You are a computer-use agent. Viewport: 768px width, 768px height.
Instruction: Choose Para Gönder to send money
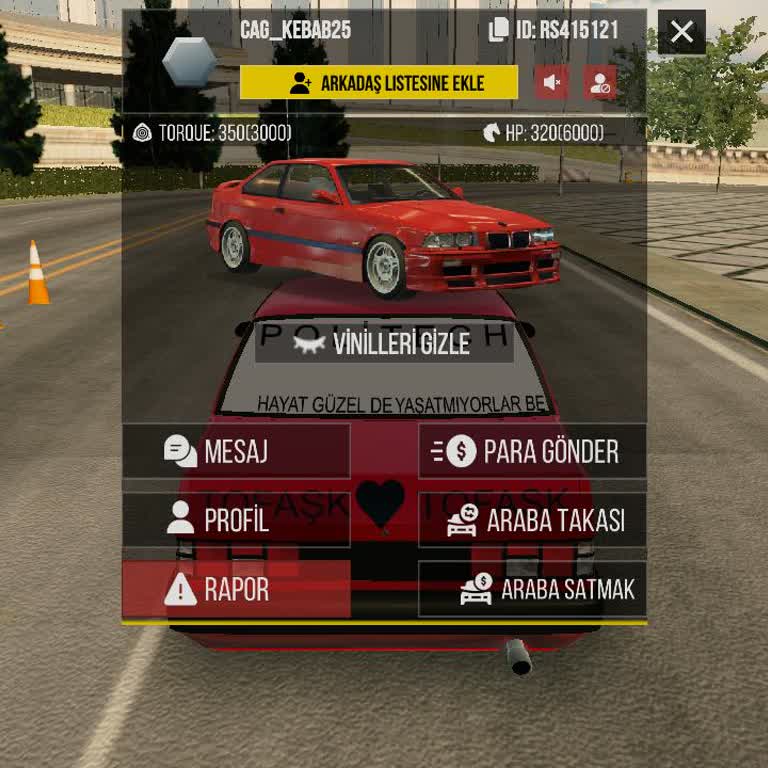(532, 451)
